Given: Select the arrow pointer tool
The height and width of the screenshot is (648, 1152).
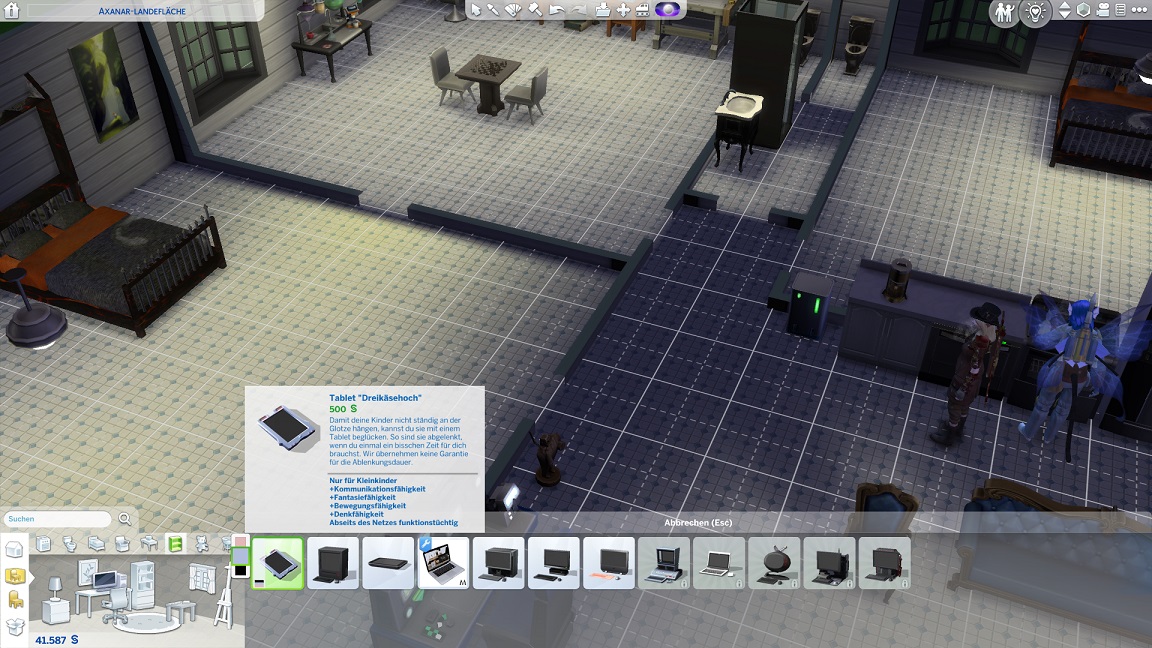Looking at the screenshot, I should [476, 10].
